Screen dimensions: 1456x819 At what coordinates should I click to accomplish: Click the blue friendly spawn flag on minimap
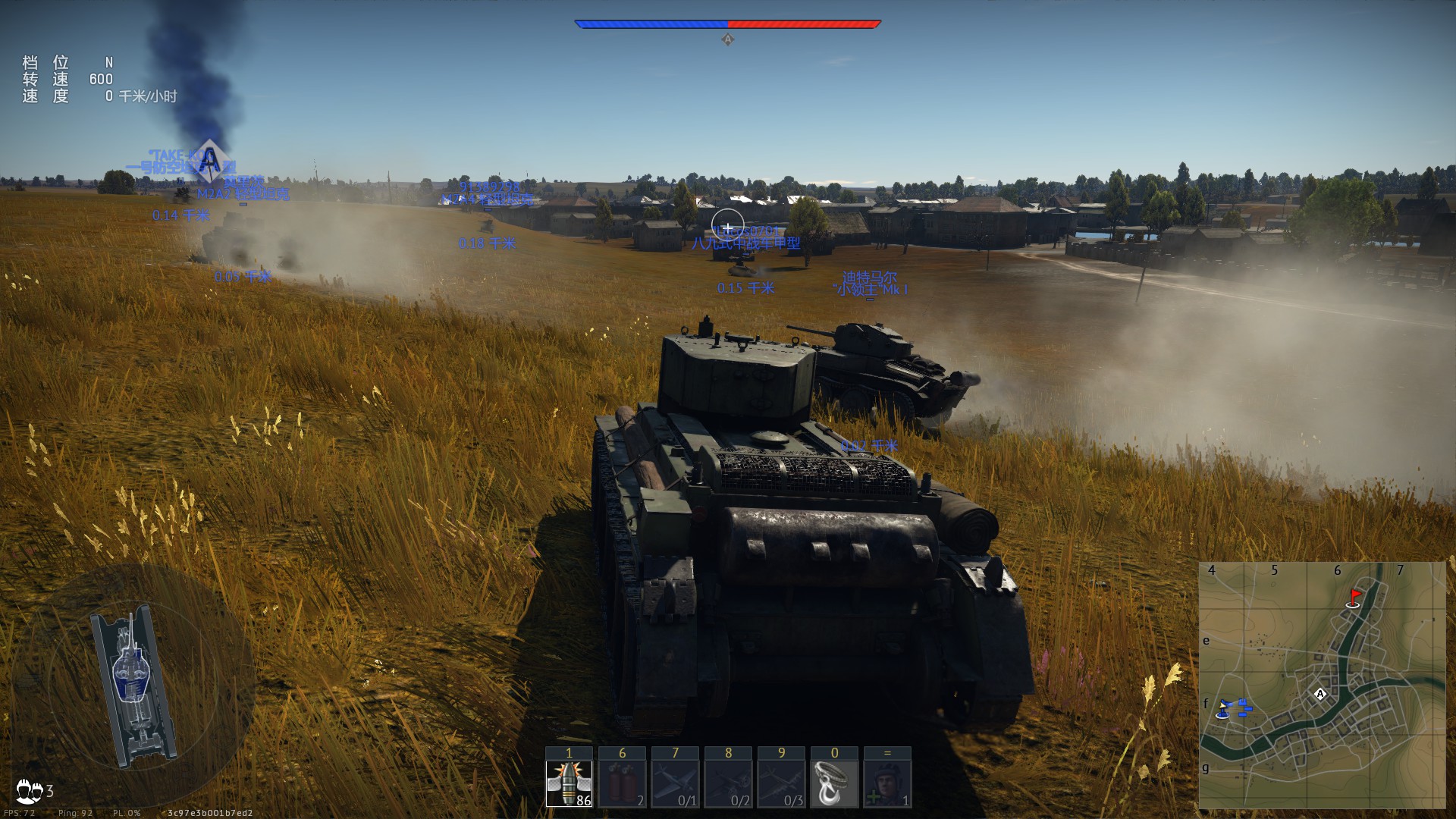point(1223,709)
